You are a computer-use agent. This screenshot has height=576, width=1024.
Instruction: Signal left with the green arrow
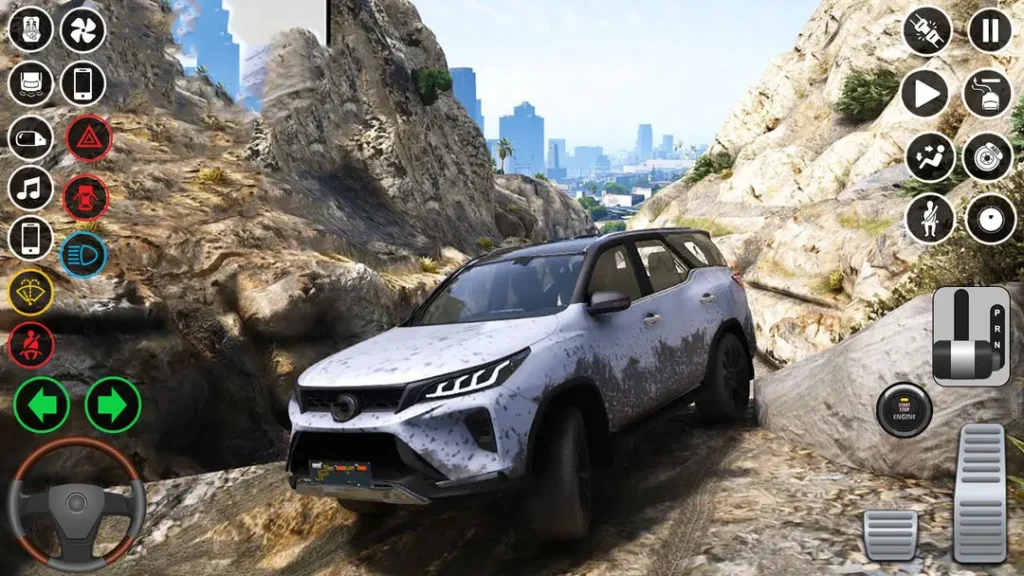(x=41, y=405)
